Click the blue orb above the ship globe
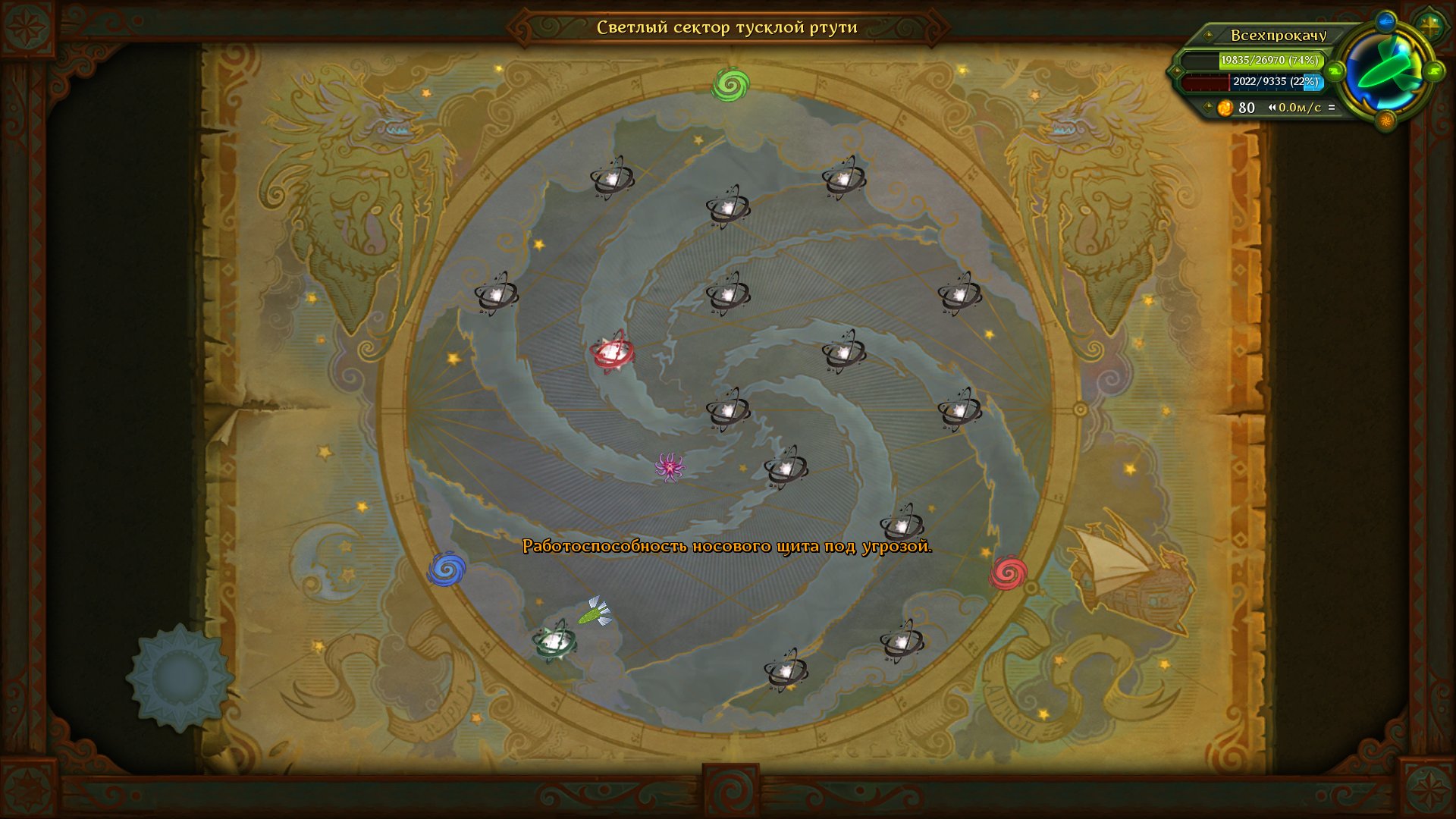The width and height of the screenshot is (1456, 819). (x=1385, y=20)
